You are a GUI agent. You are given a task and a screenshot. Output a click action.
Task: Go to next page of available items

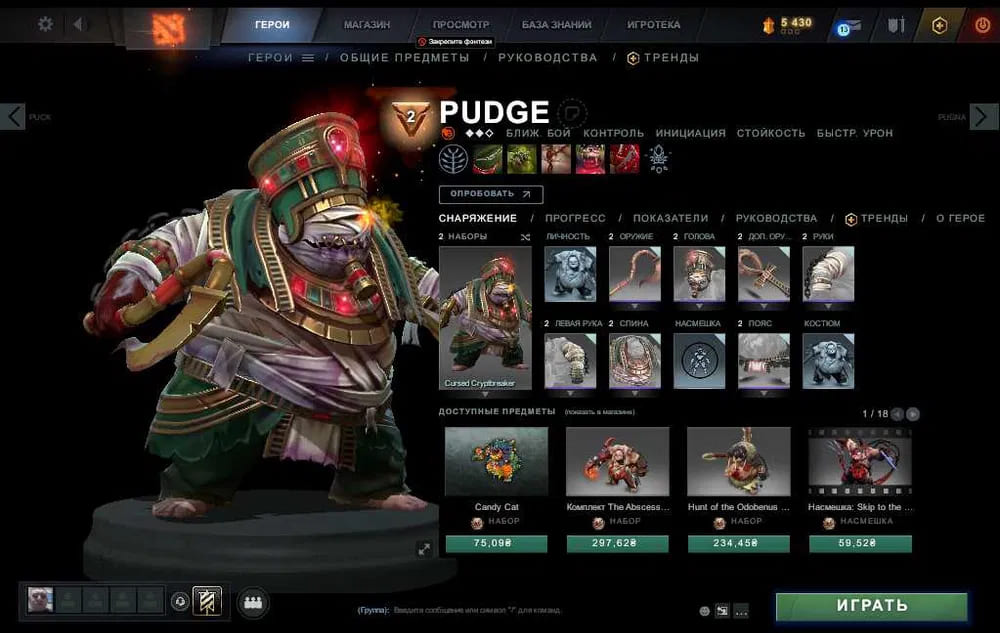(x=913, y=414)
